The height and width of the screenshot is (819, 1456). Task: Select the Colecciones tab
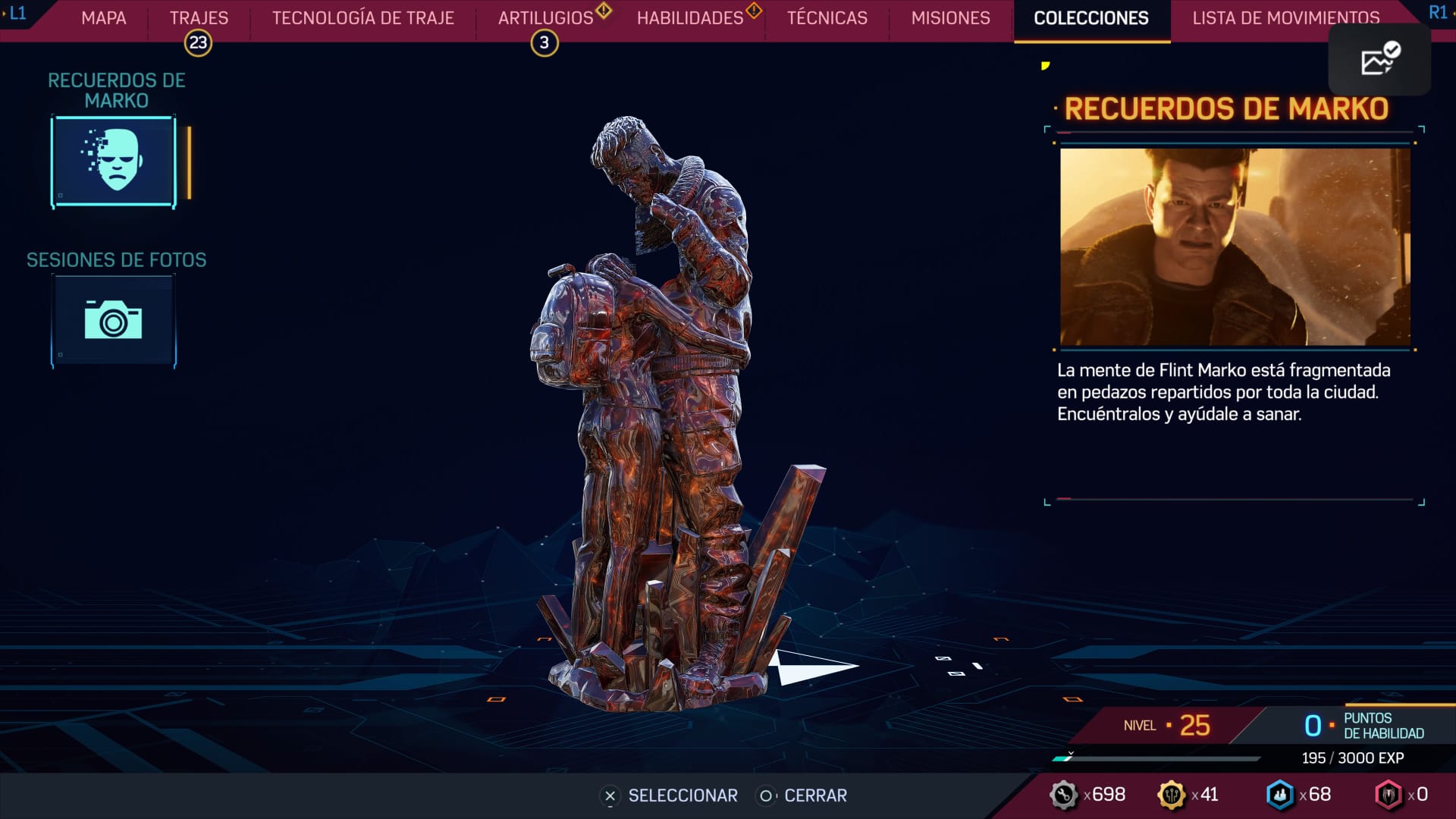1091,18
